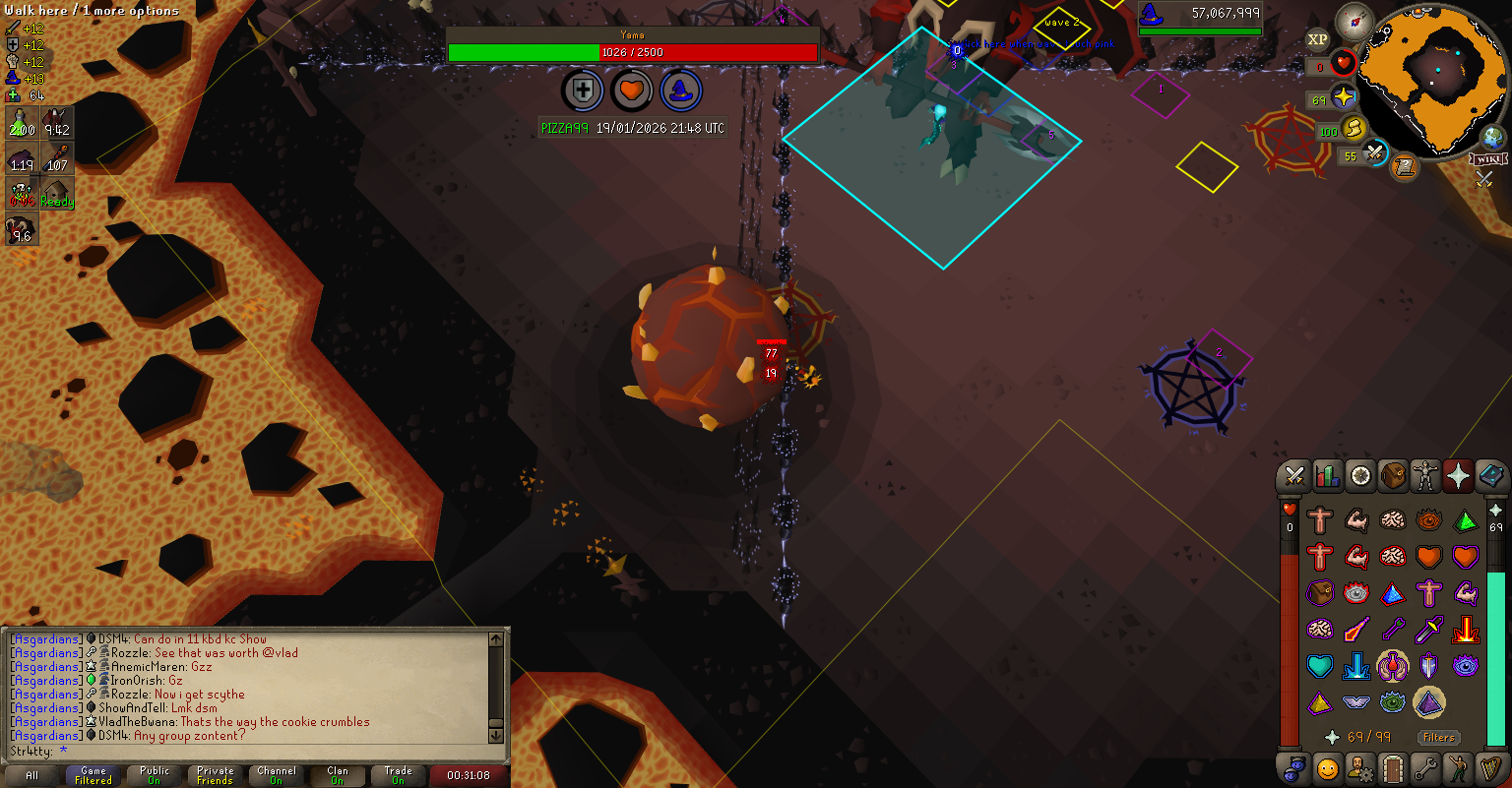
Task: Open the Spellbook tab
Action: point(1492,477)
